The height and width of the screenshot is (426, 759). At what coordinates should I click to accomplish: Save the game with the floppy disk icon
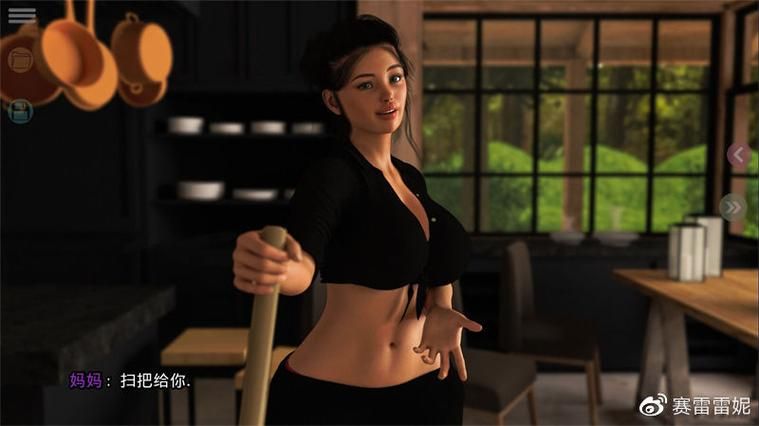(x=20, y=111)
